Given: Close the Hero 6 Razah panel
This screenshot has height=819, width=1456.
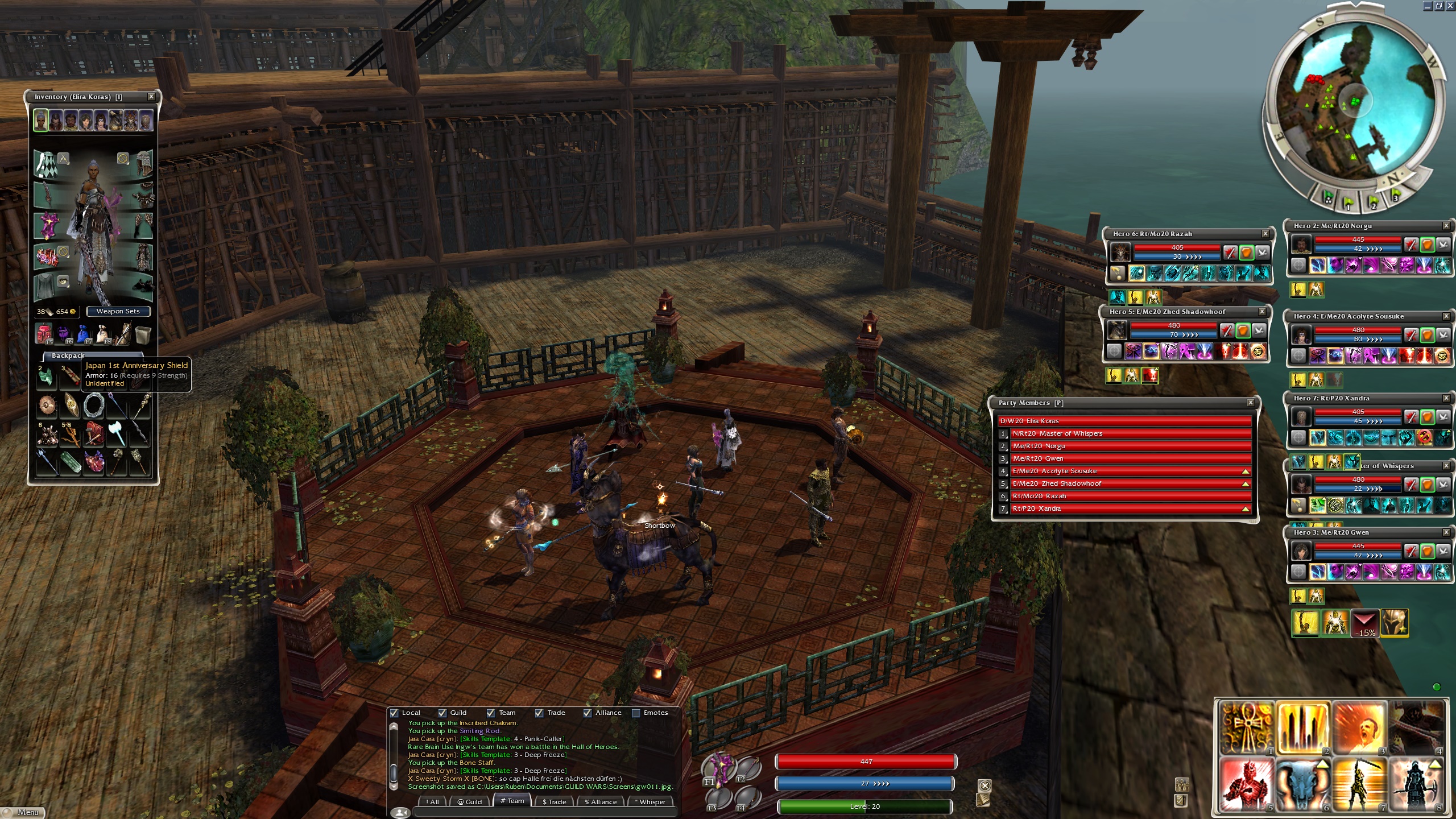Looking at the screenshot, I should pyautogui.click(x=1265, y=234).
